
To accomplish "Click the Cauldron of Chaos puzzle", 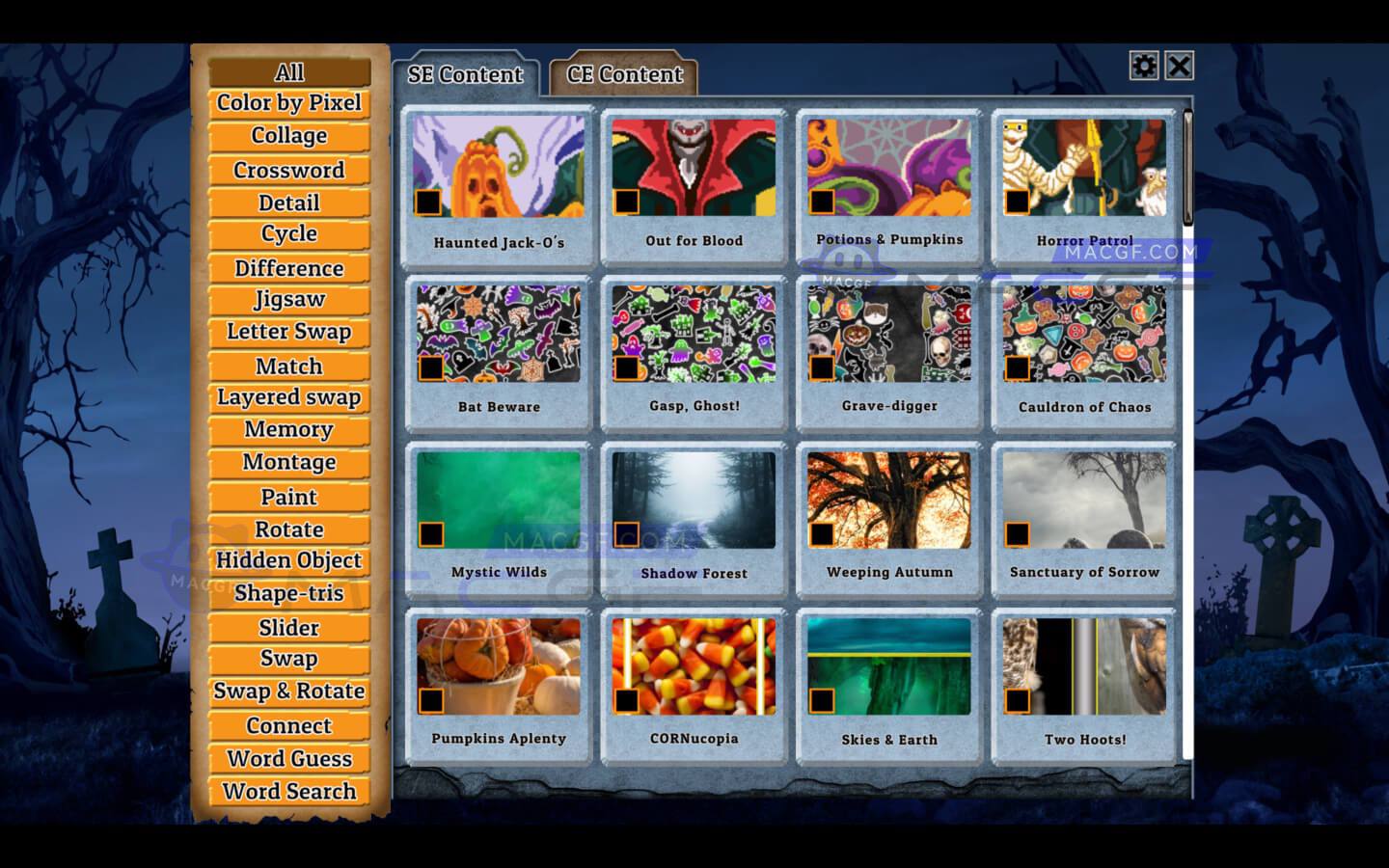I will pyautogui.click(x=1084, y=333).
